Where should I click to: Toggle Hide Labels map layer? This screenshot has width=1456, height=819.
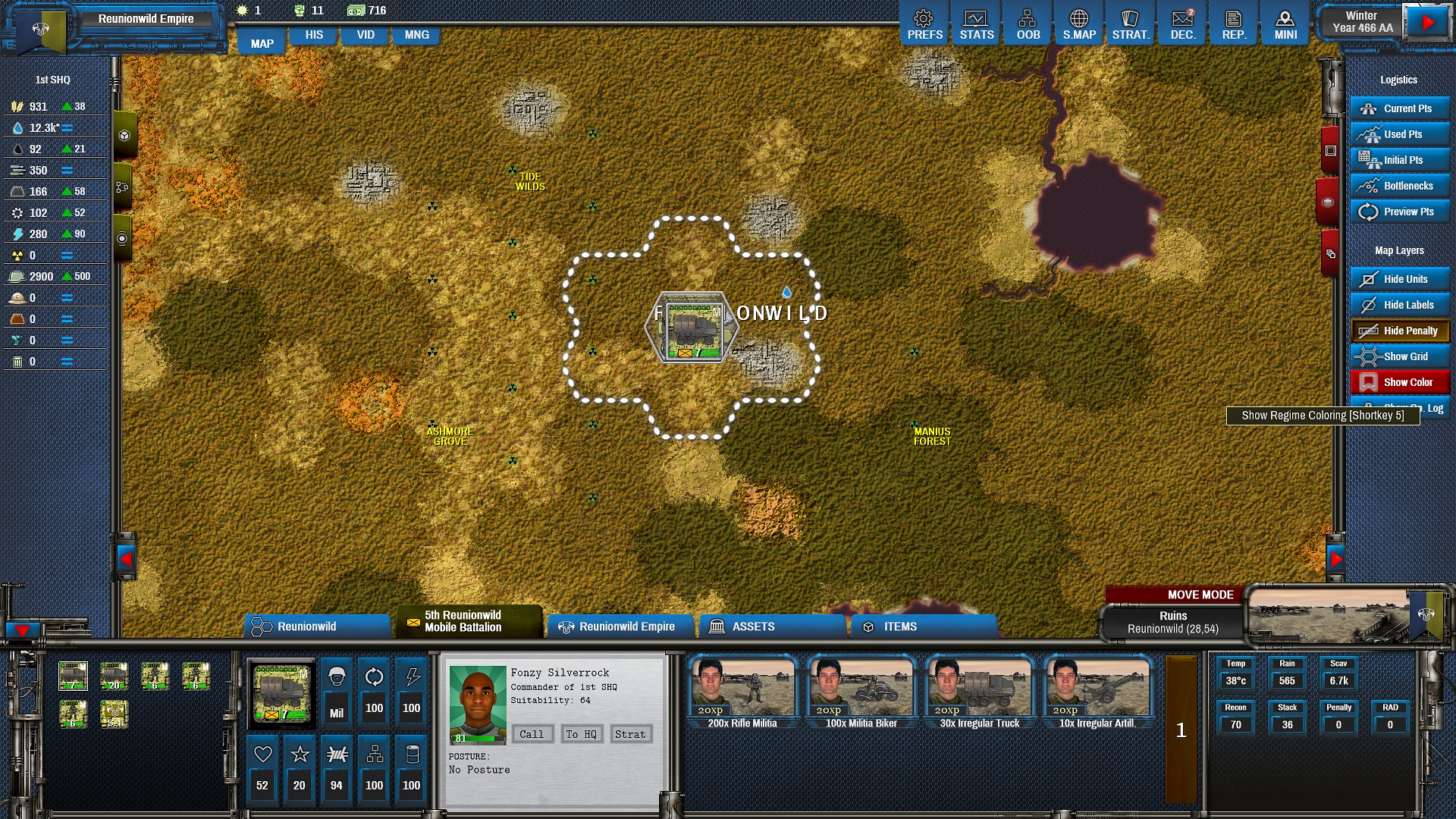click(1399, 305)
